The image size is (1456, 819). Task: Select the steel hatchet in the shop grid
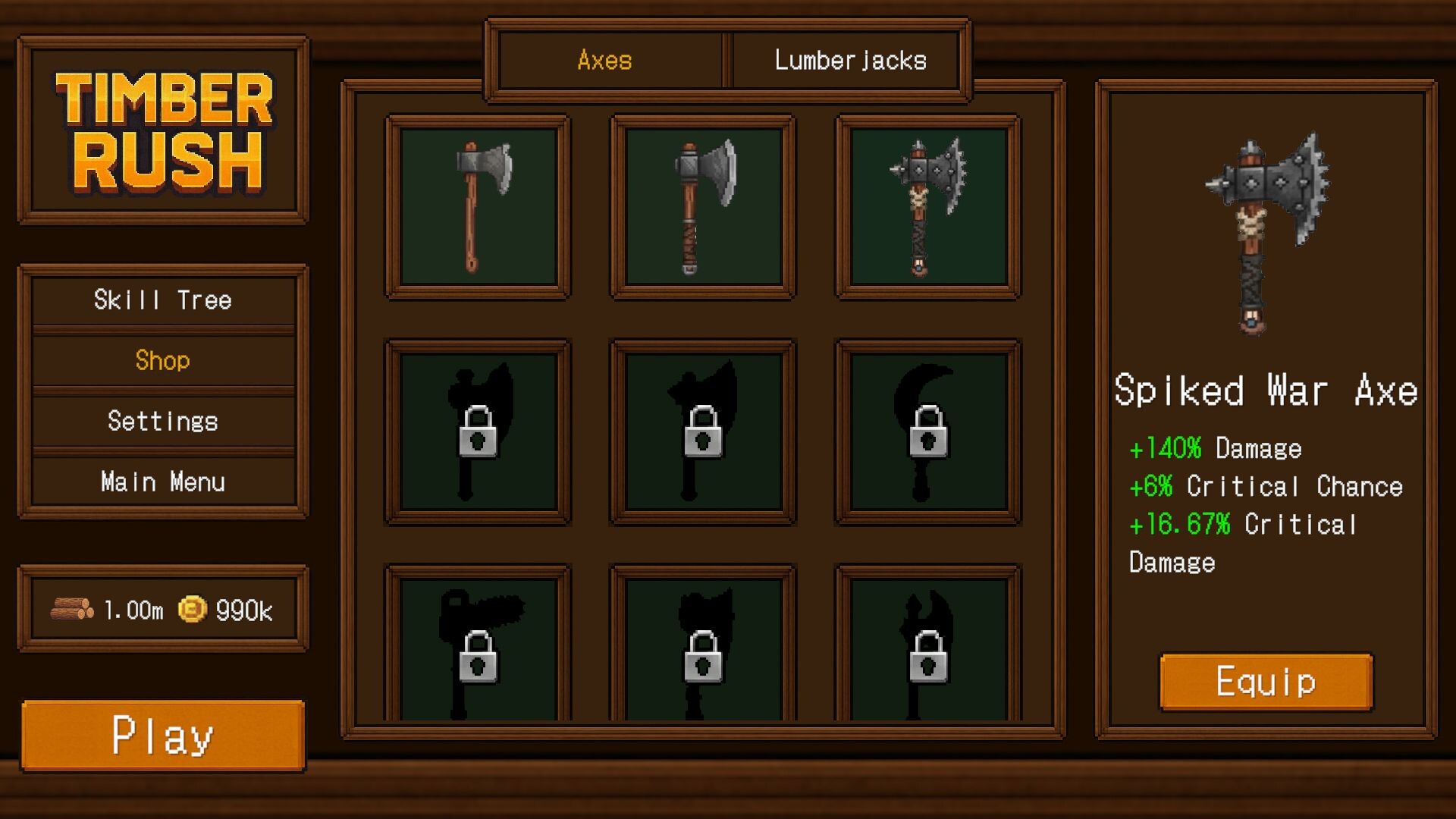pos(701,206)
